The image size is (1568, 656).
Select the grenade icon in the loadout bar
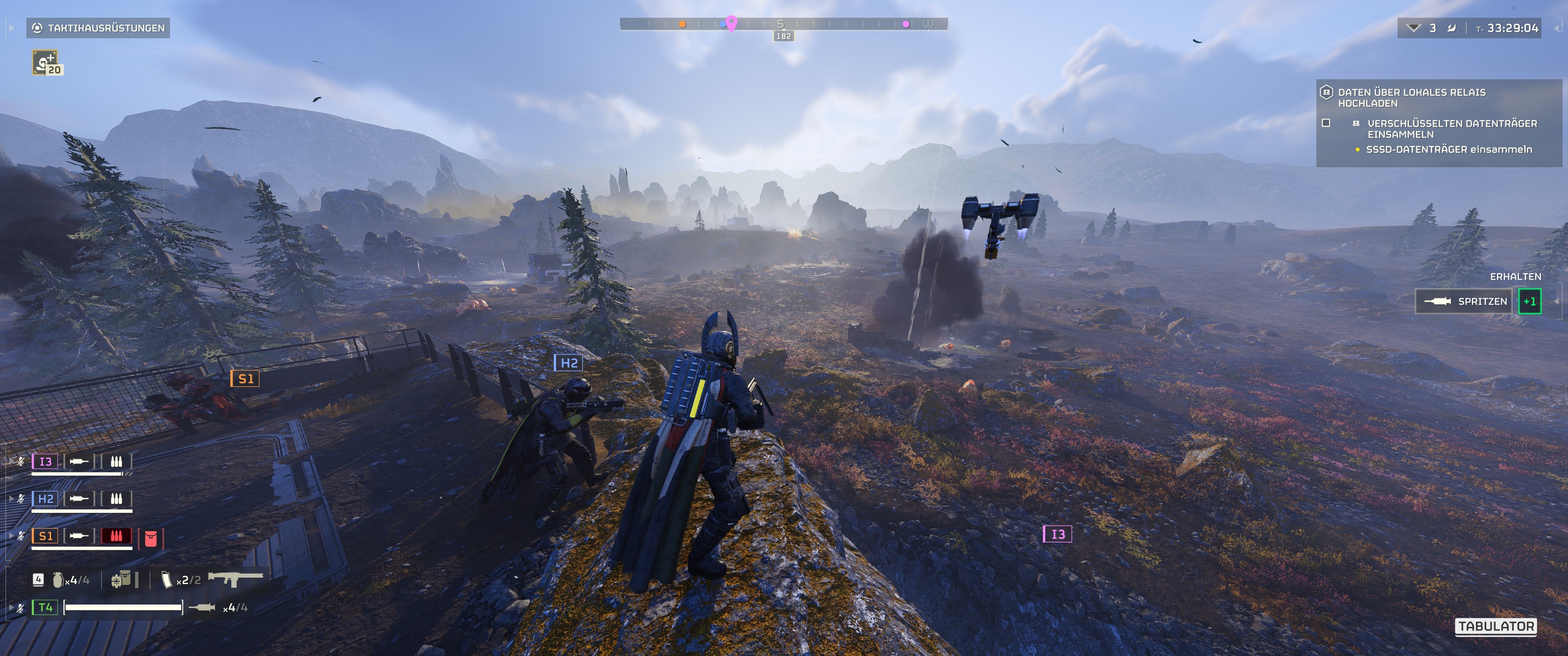point(58,580)
